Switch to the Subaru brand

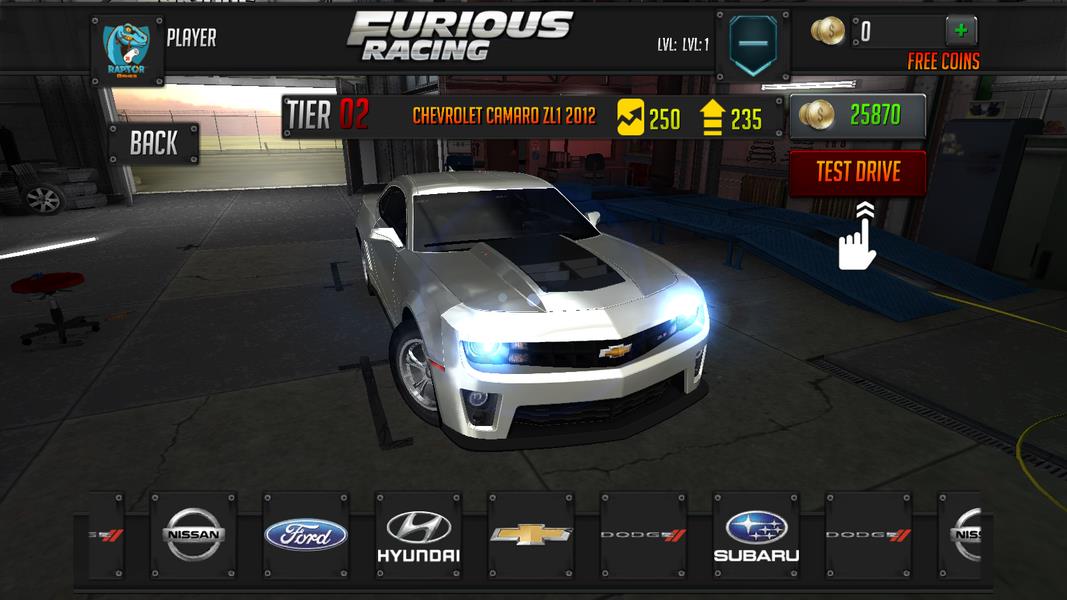click(x=755, y=535)
